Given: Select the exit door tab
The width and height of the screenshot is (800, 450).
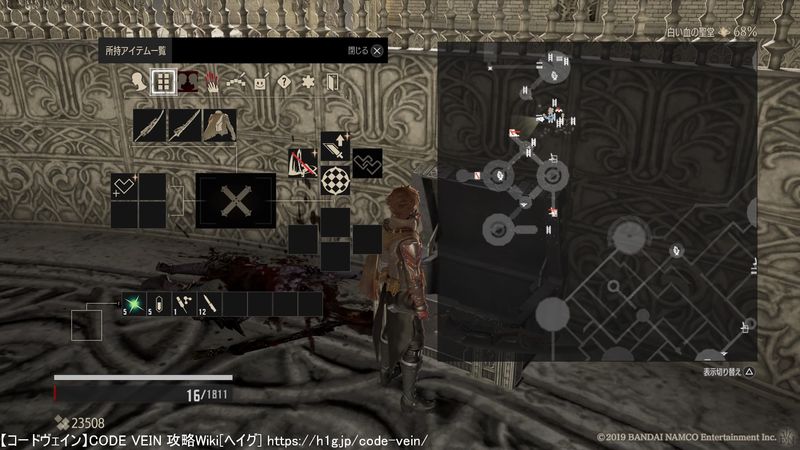Looking at the screenshot, I should point(332,82).
